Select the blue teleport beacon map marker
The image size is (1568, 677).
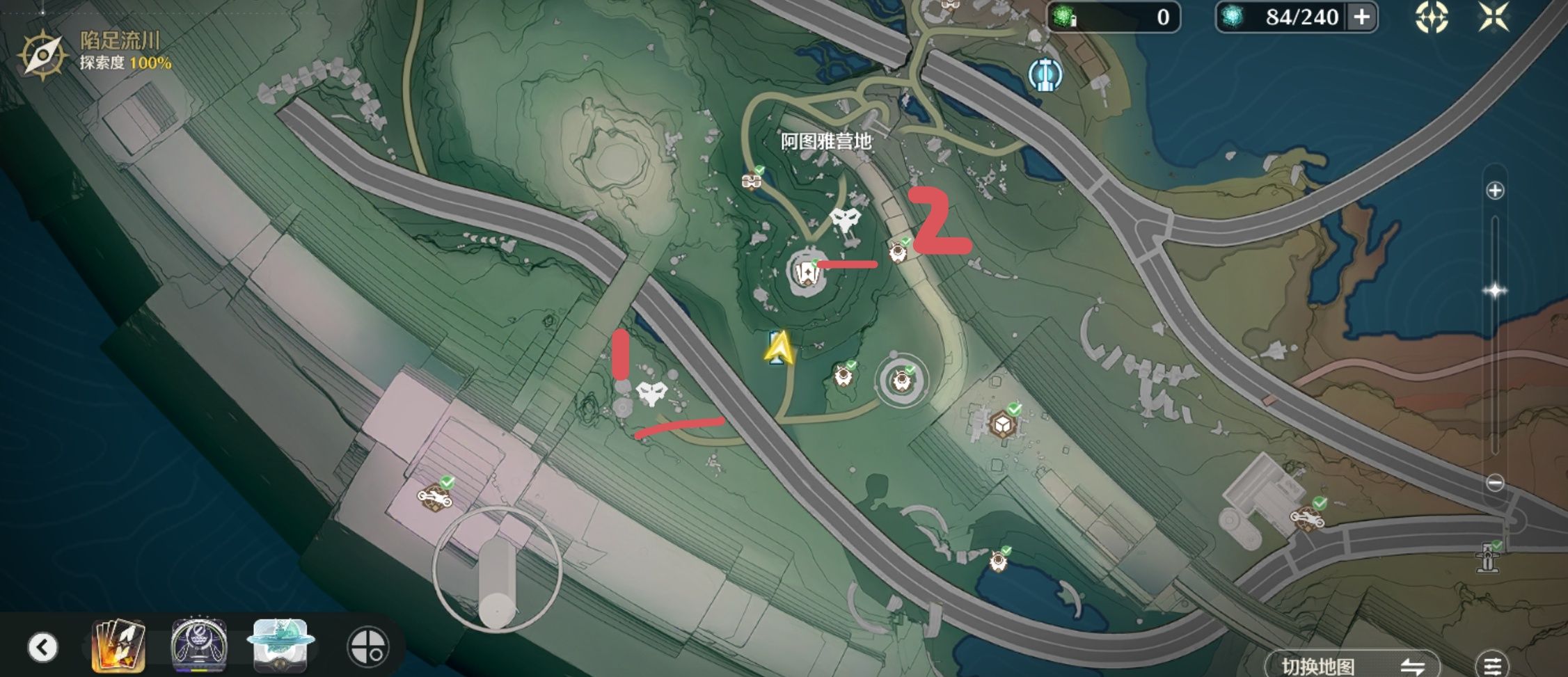(x=1045, y=74)
